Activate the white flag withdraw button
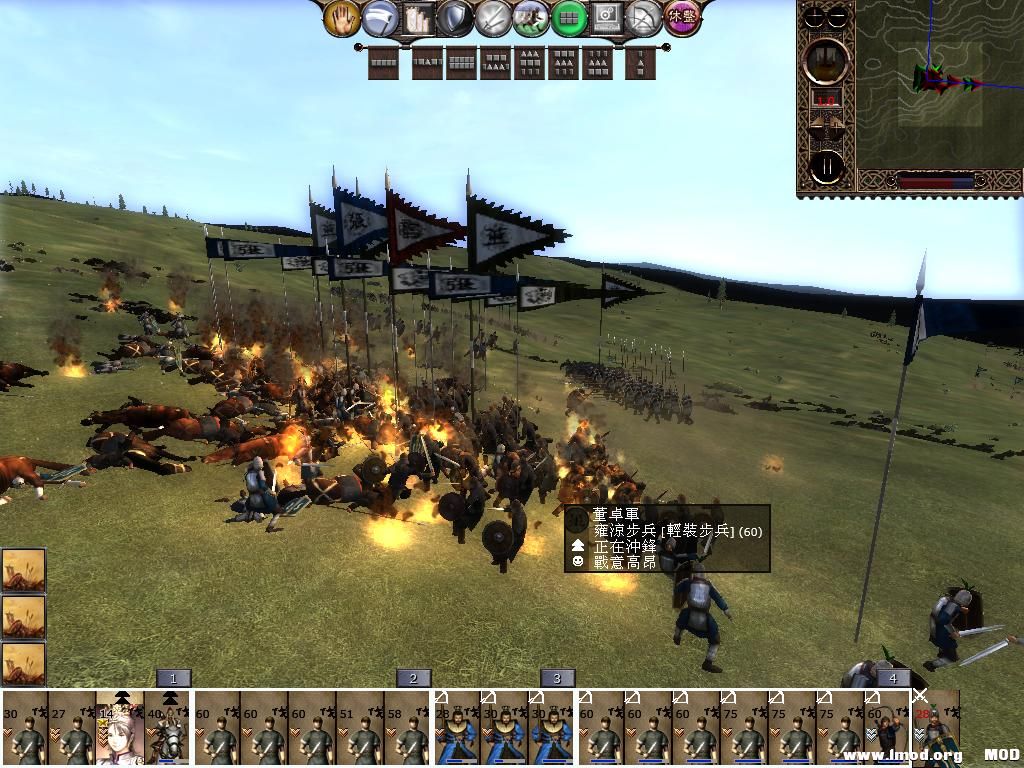1024x768 pixels. (378, 17)
